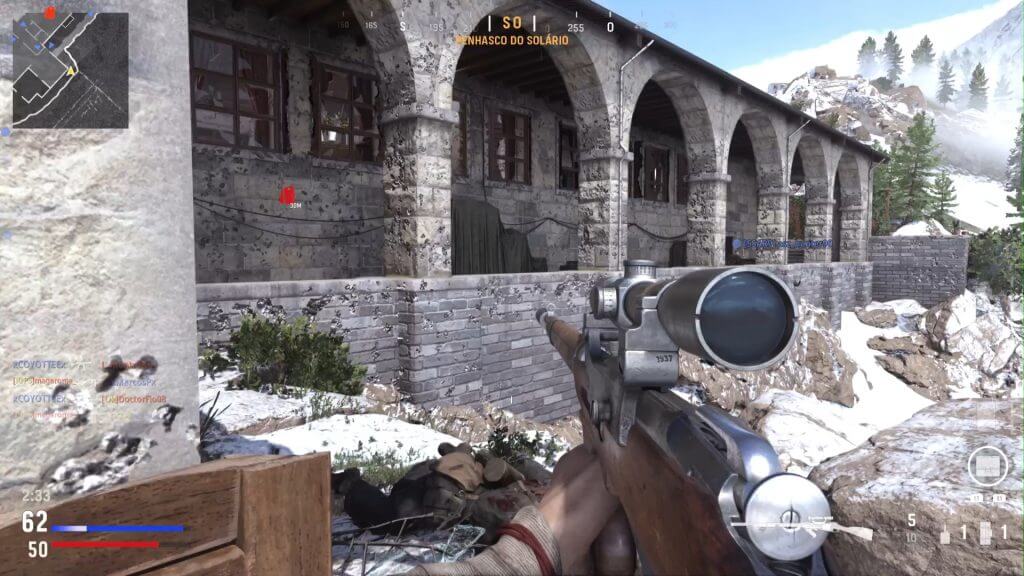Viewport: 1024px width, 576px height.
Task: Click the yellow player arrow on the minimap
Action: click(x=70, y=72)
